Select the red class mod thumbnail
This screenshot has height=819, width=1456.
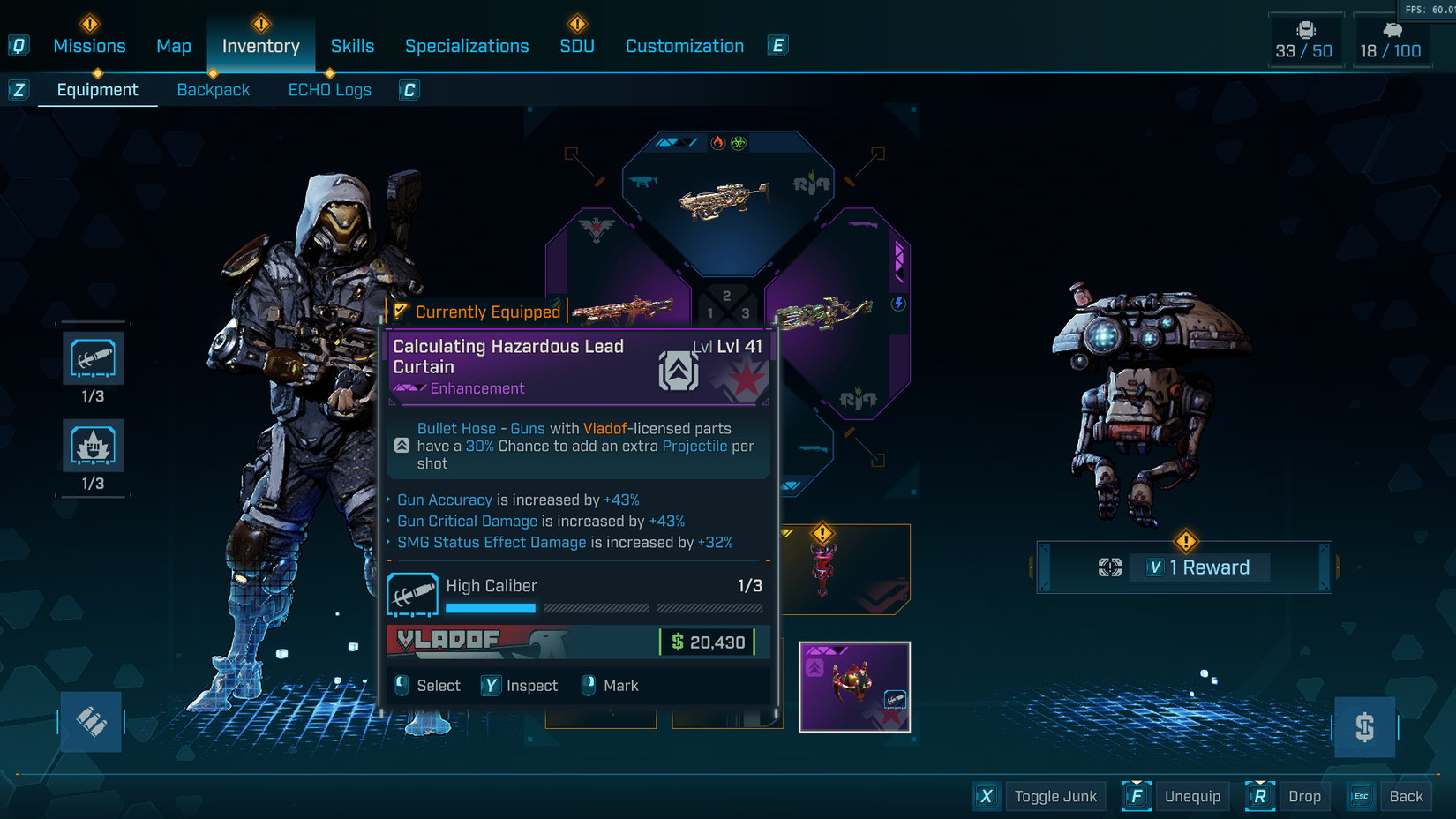click(825, 569)
